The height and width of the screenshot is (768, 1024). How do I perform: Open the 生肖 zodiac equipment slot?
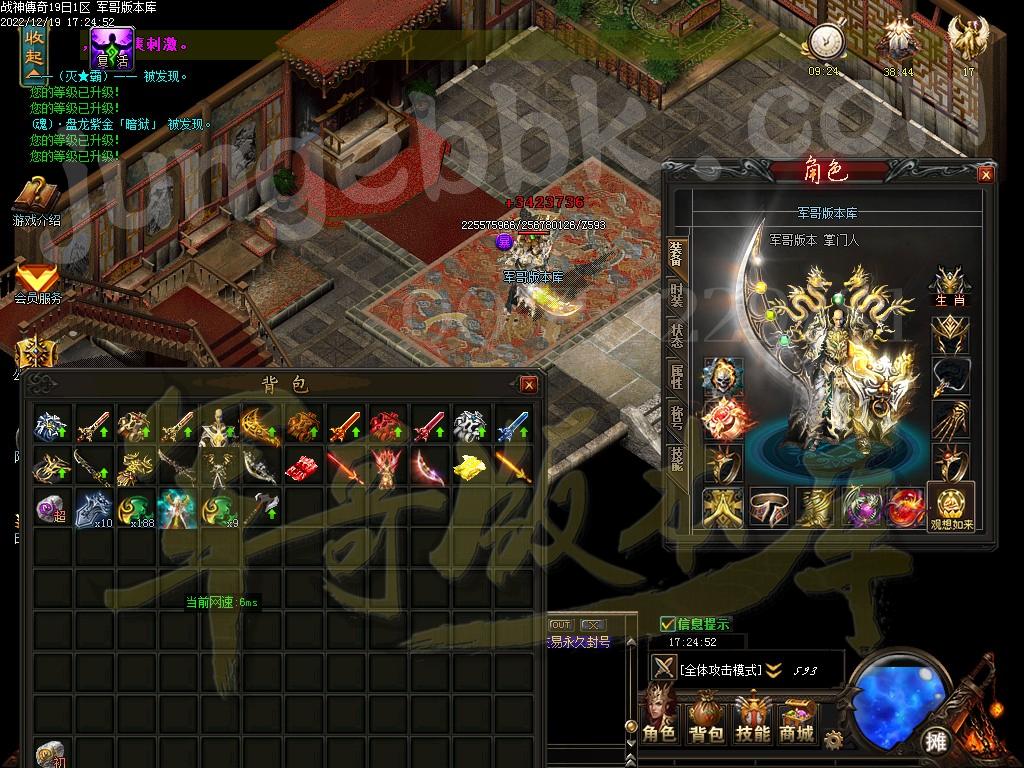[x=951, y=286]
